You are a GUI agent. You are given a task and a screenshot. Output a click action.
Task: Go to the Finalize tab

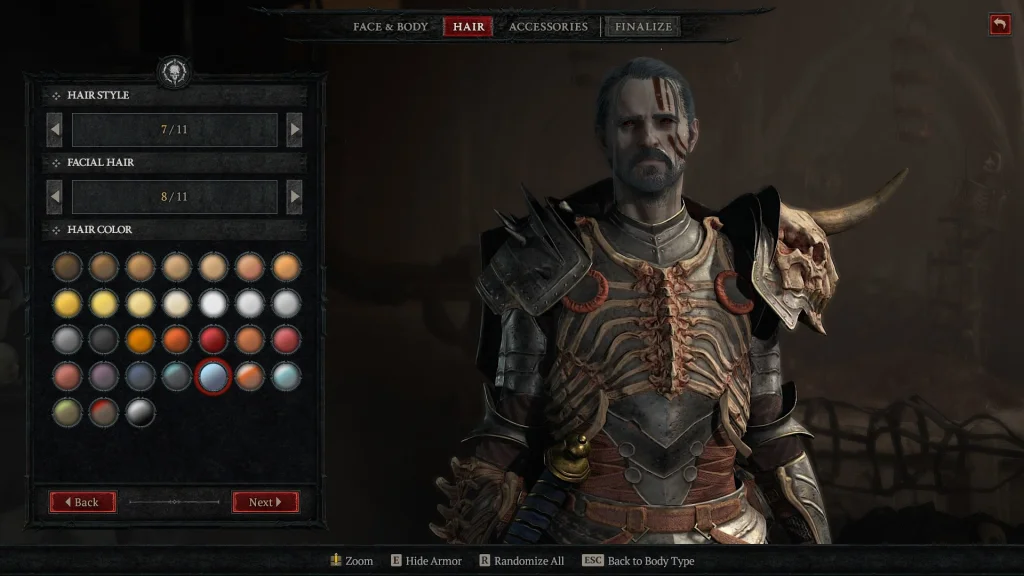(643, 27)
